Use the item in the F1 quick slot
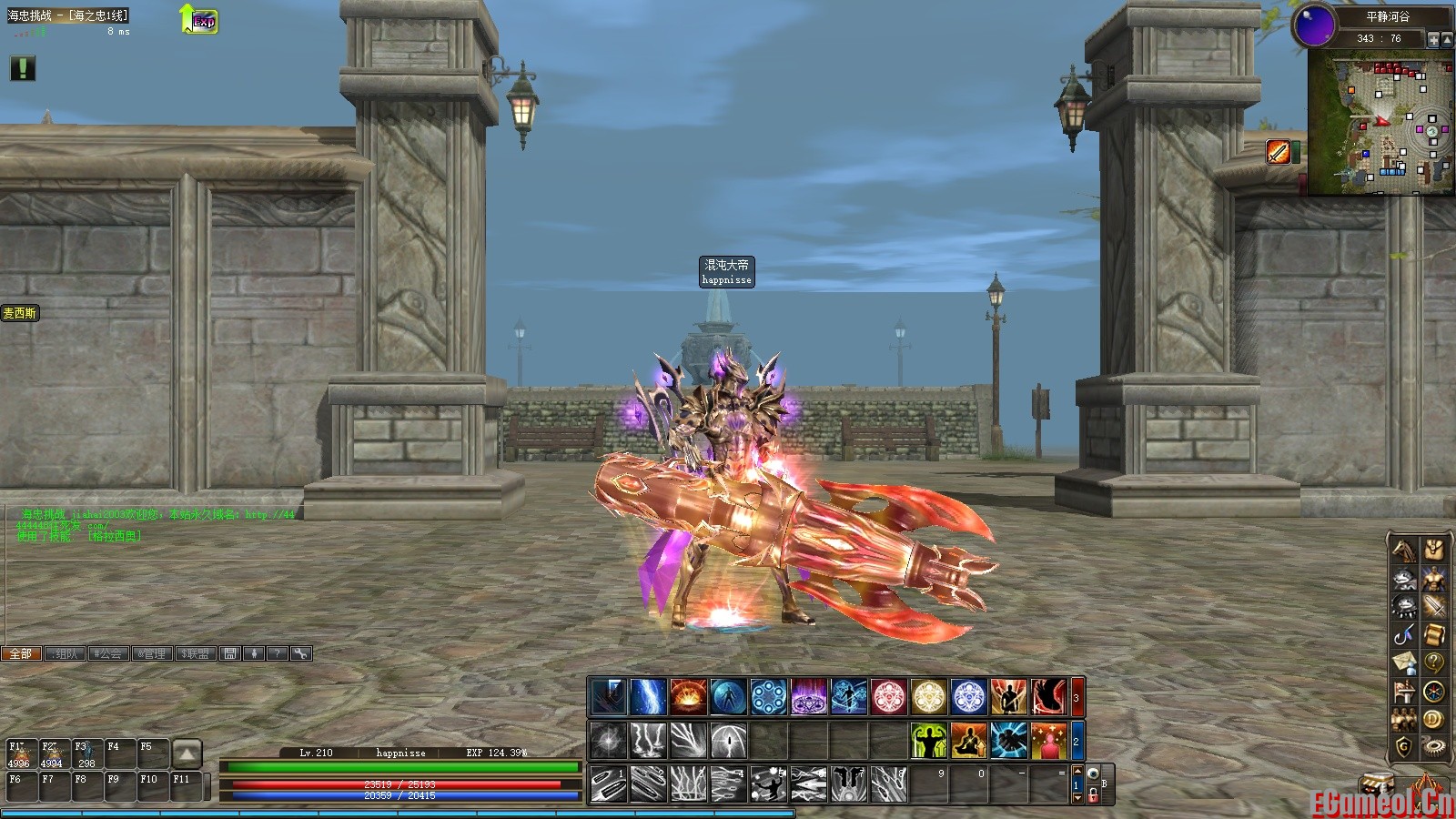This screenshot has height=819, width=1456. click(x=20, y=755)
